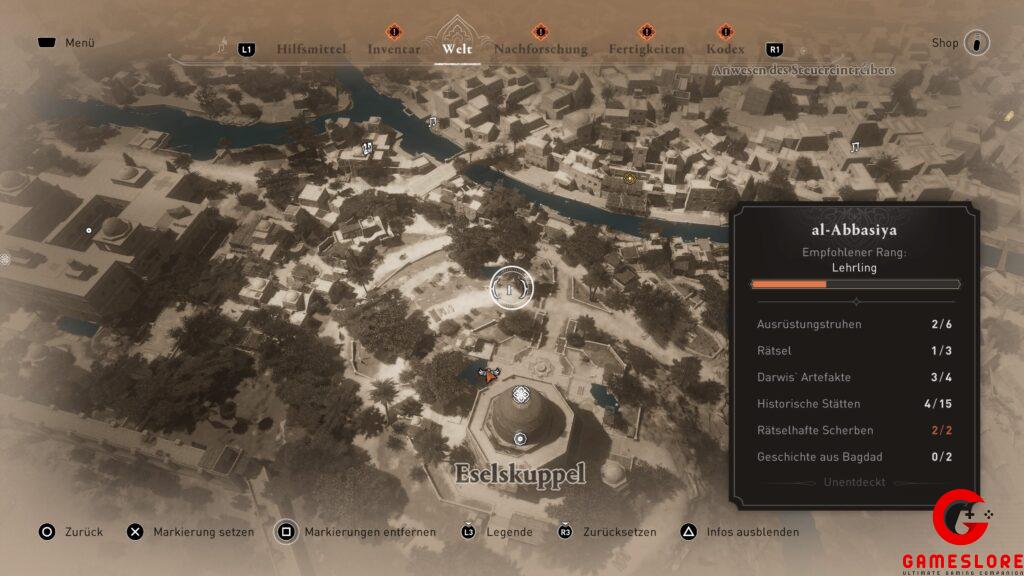Select the circular map cursor reticle
The image size is (1024, 576).
click(x=511, y=288)
